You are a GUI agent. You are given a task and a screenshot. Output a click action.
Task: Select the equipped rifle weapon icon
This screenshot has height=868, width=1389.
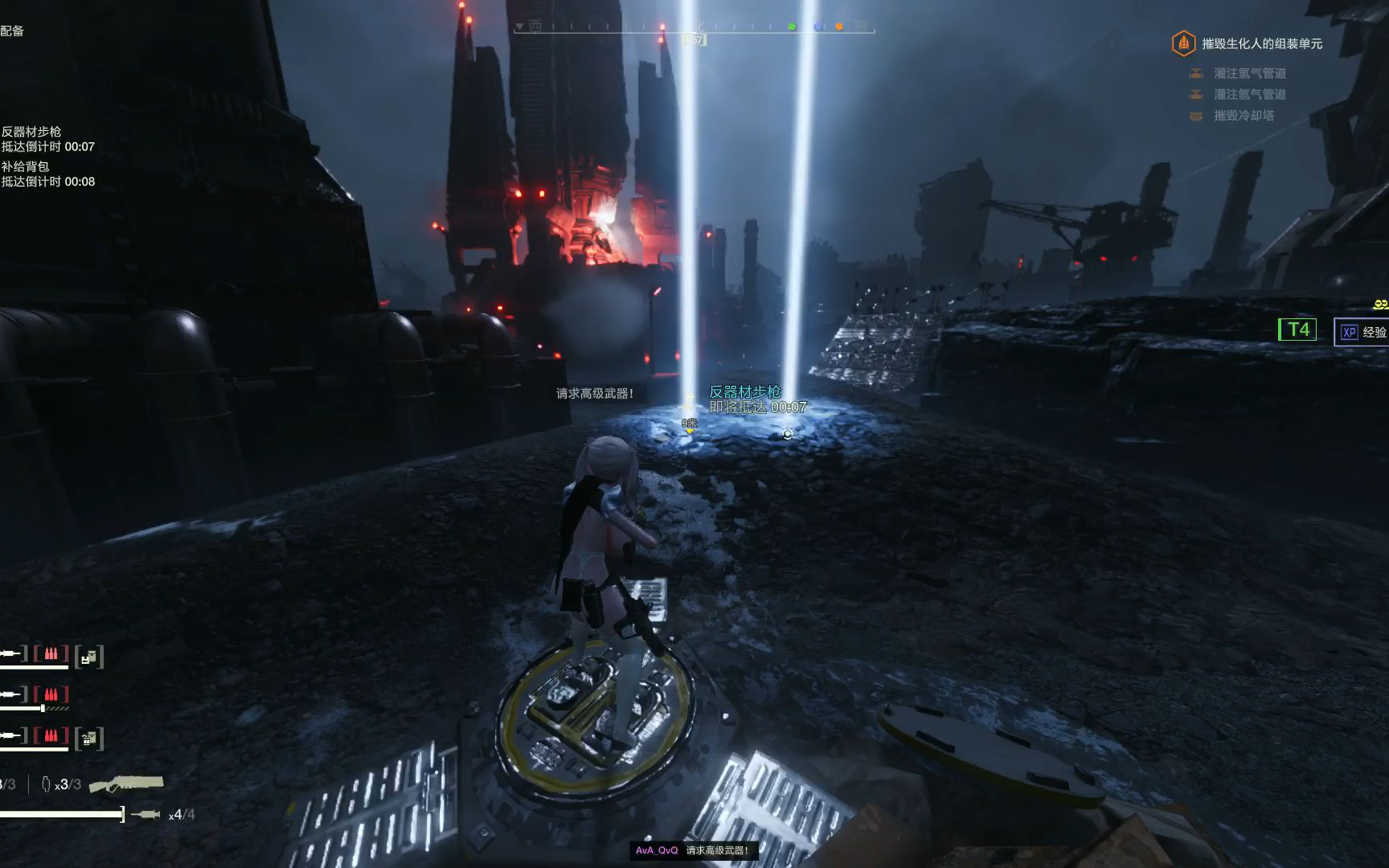pyautogui.click(x=126, y=783)
